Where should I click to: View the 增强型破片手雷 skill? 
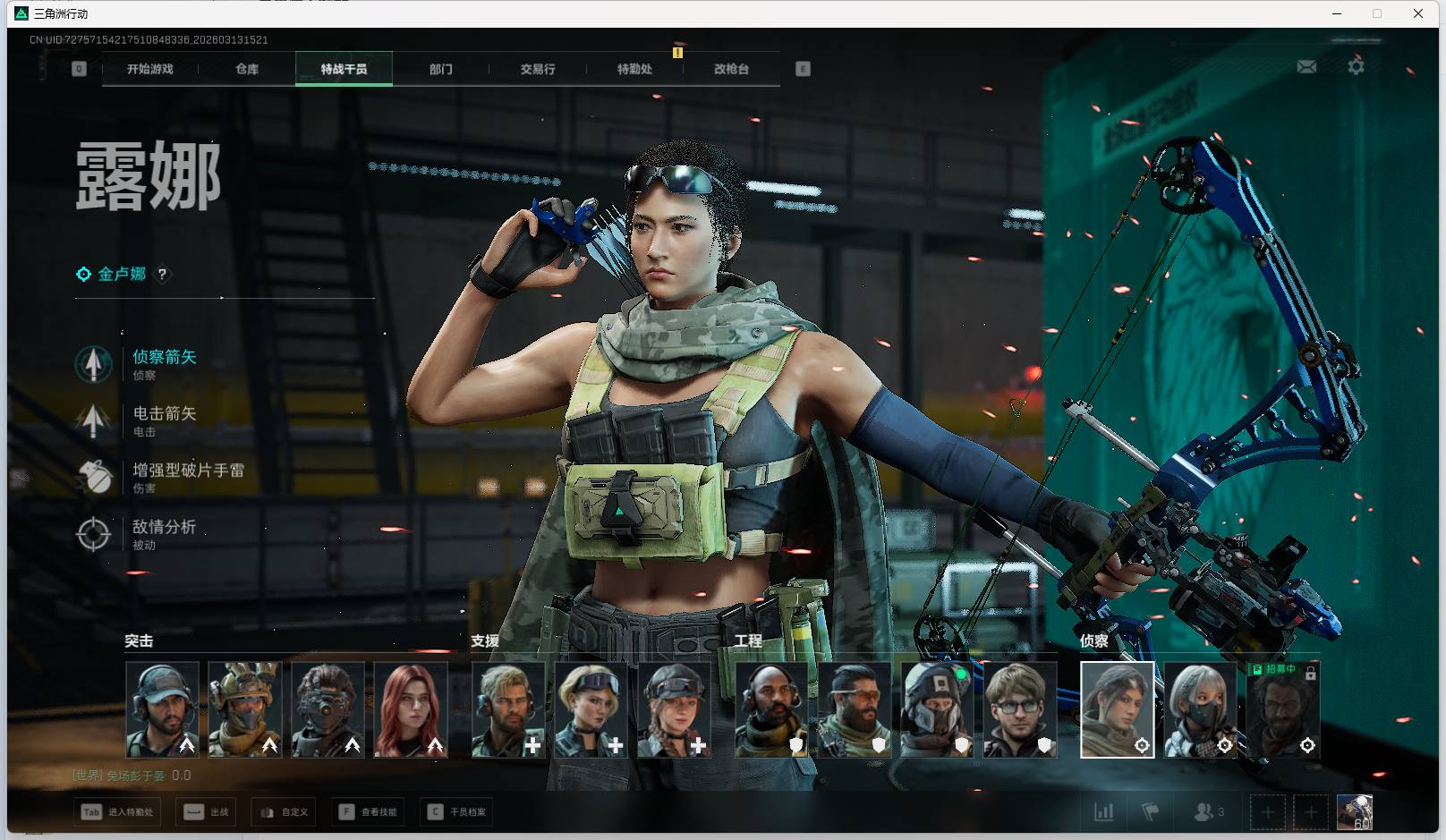pos(188,471)
